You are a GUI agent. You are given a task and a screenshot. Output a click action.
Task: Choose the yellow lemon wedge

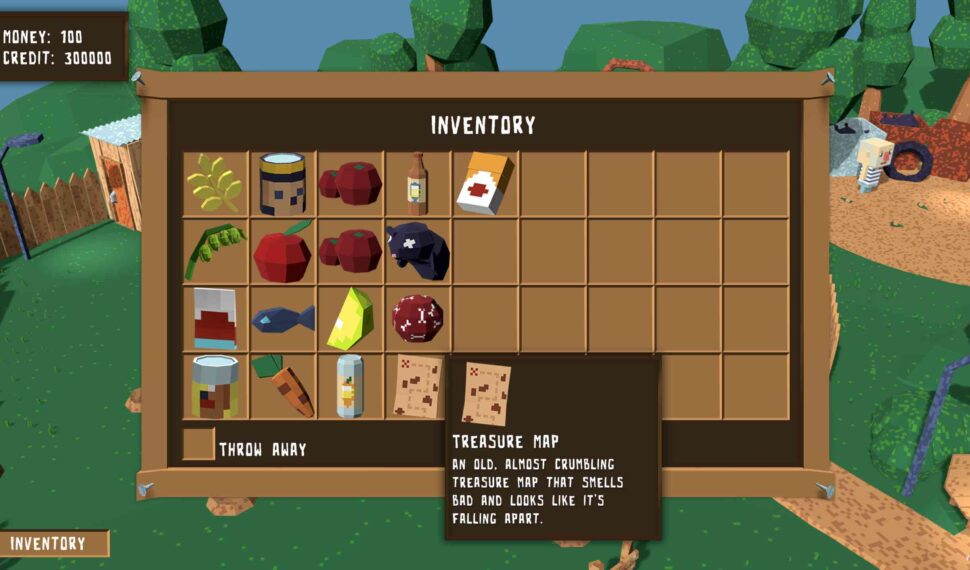click(x=350, y=319)
